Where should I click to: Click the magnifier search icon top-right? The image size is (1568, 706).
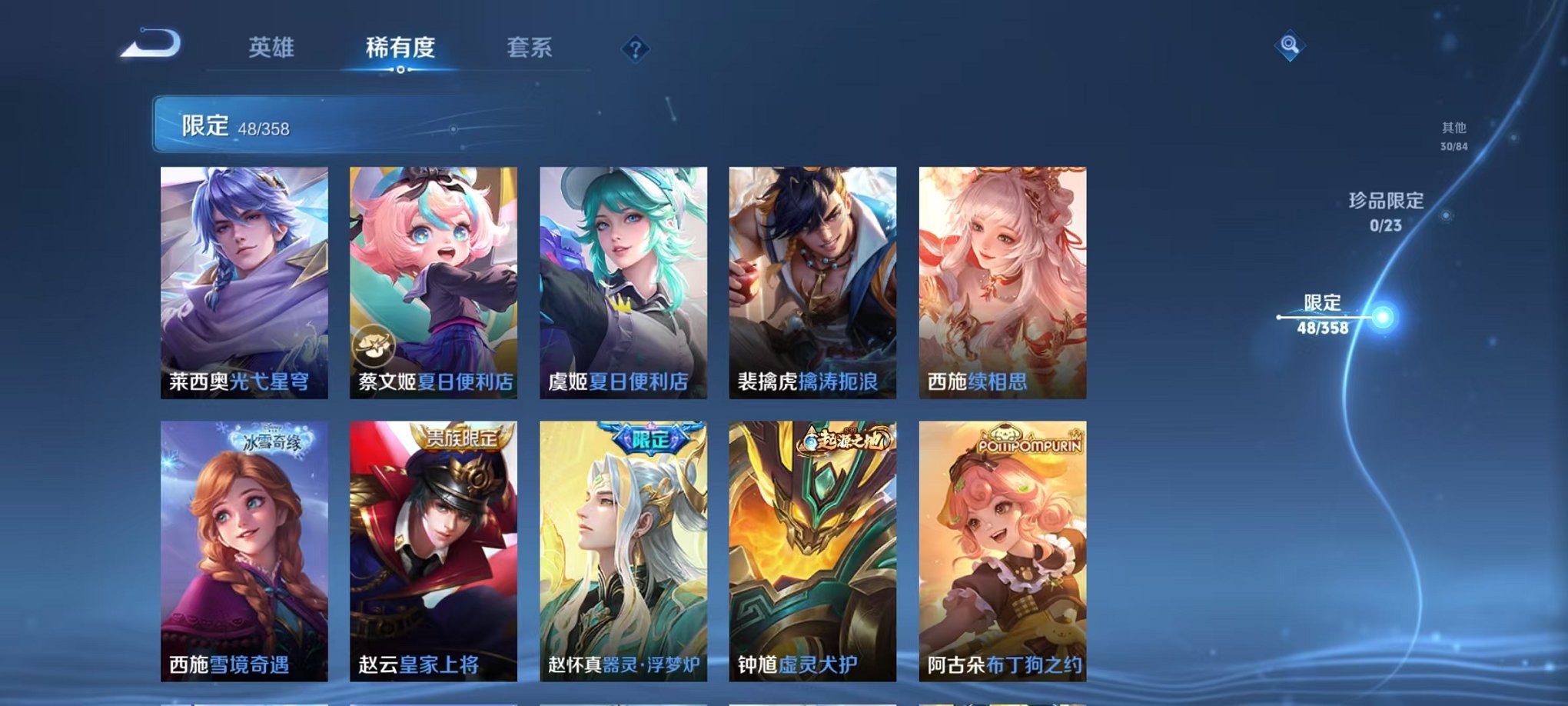tap(1291, 45)
